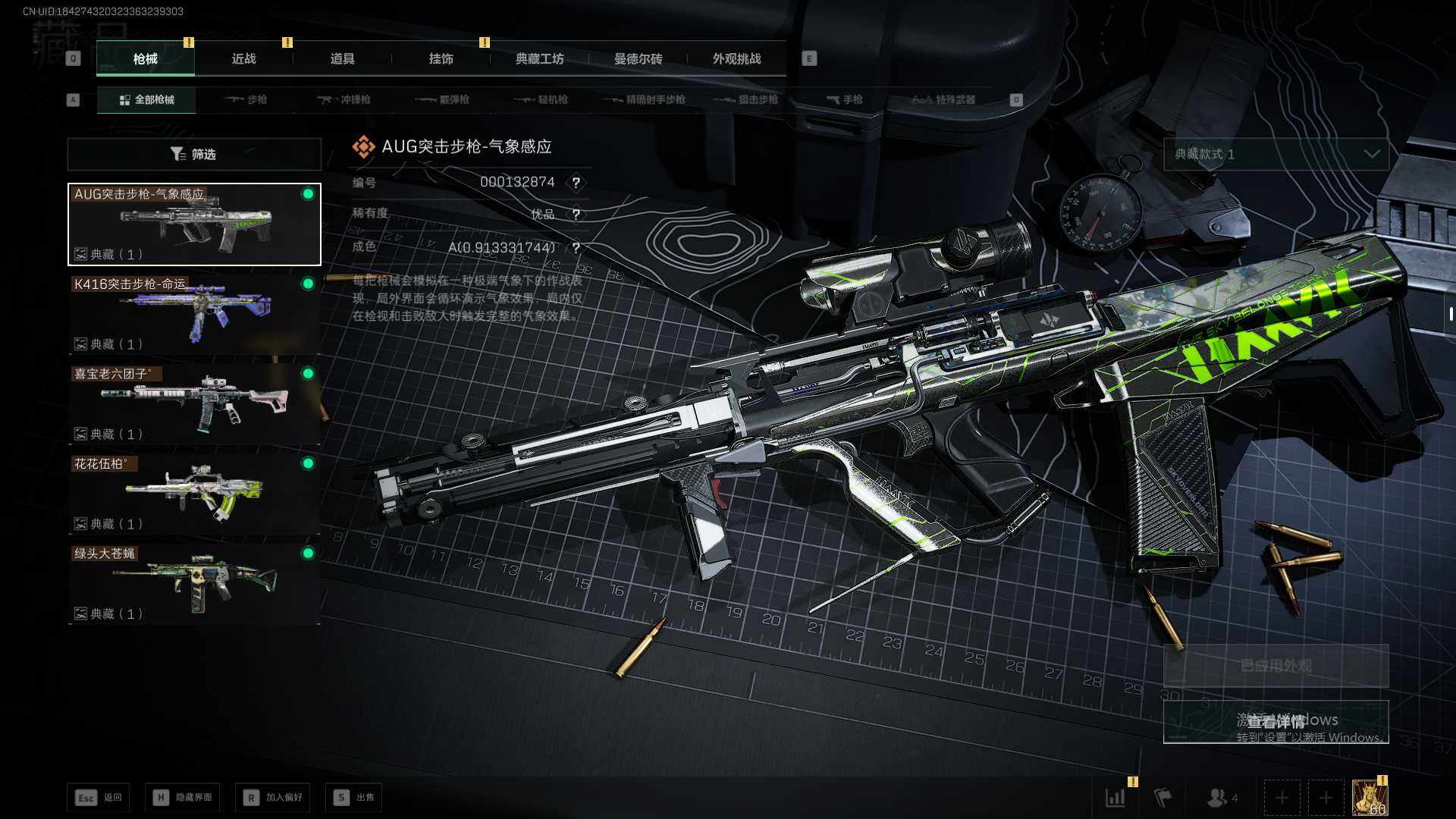
Task: Show the 成色 wear rating help tooltip
Action: (x=576, y=248)
